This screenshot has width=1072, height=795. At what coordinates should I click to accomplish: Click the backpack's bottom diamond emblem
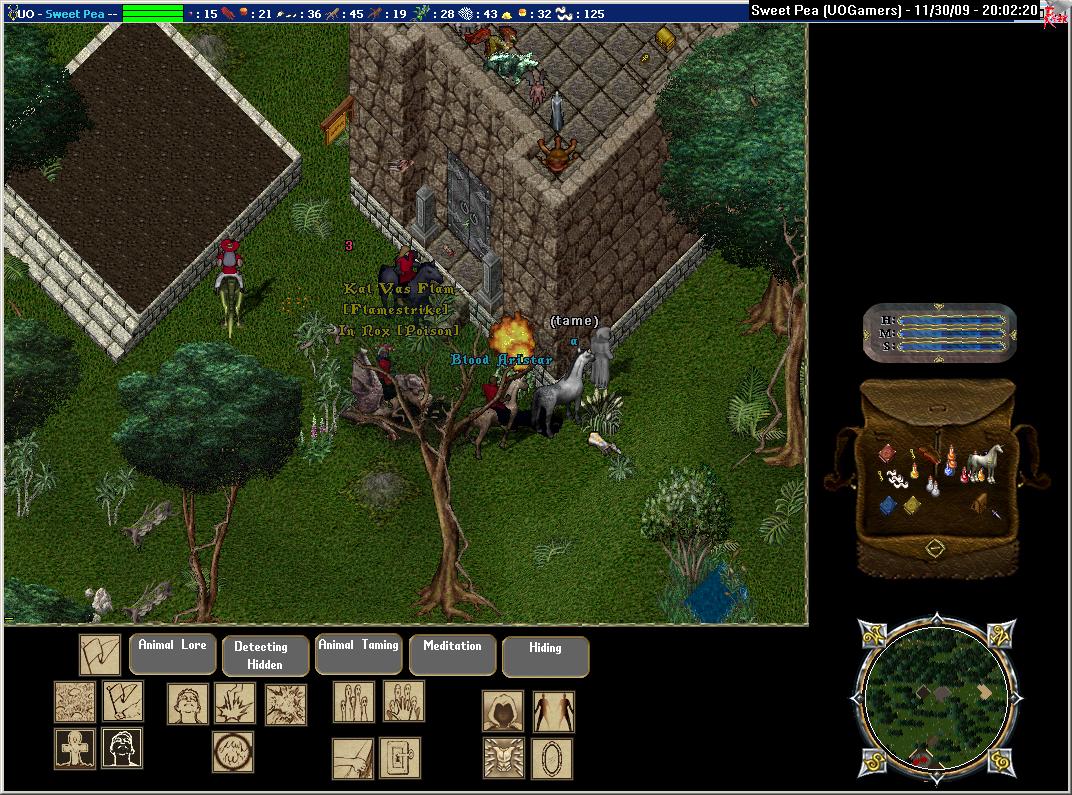(934, 548)
